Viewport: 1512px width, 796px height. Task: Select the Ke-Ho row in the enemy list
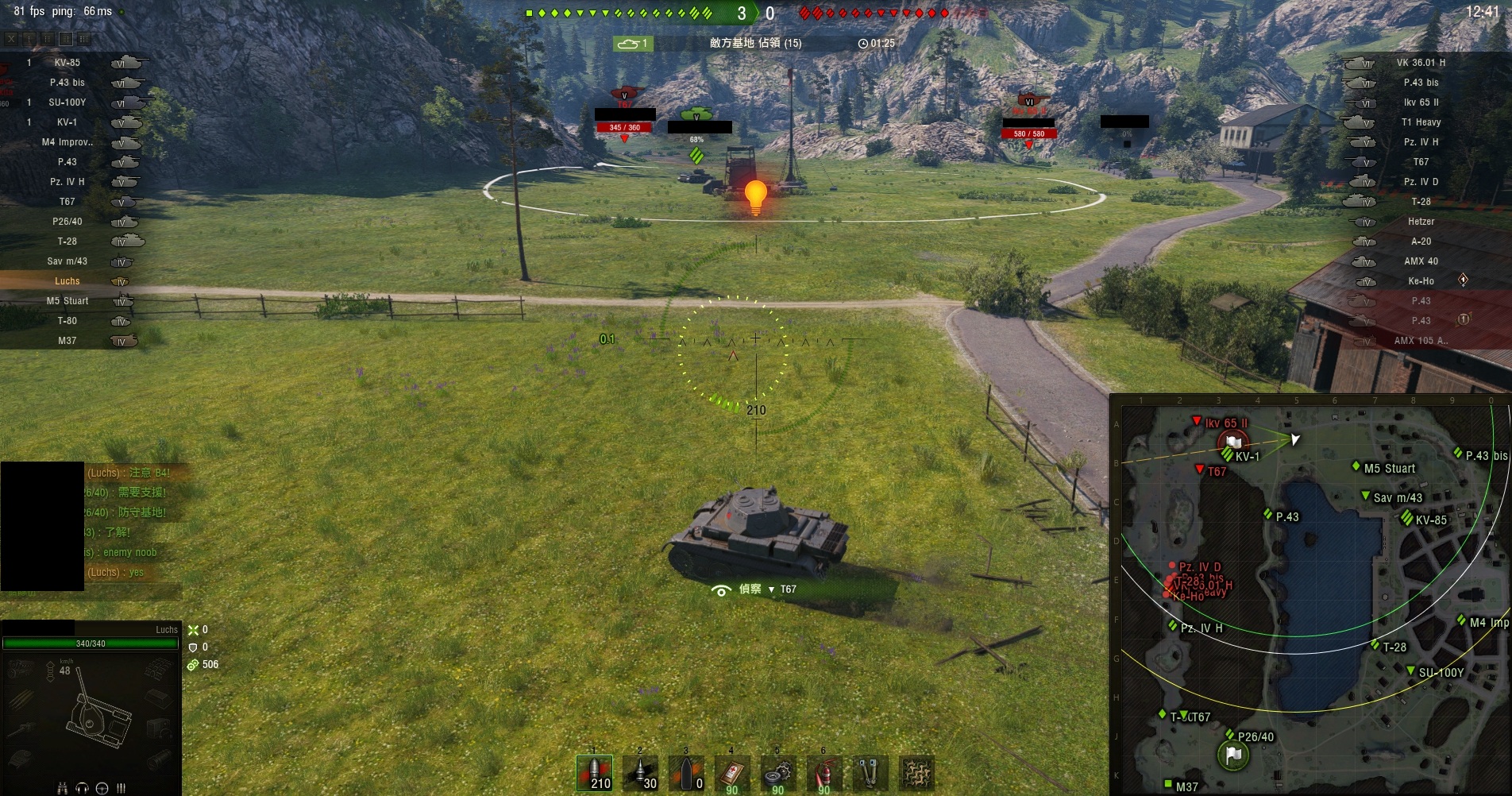tap(1421, 281)
